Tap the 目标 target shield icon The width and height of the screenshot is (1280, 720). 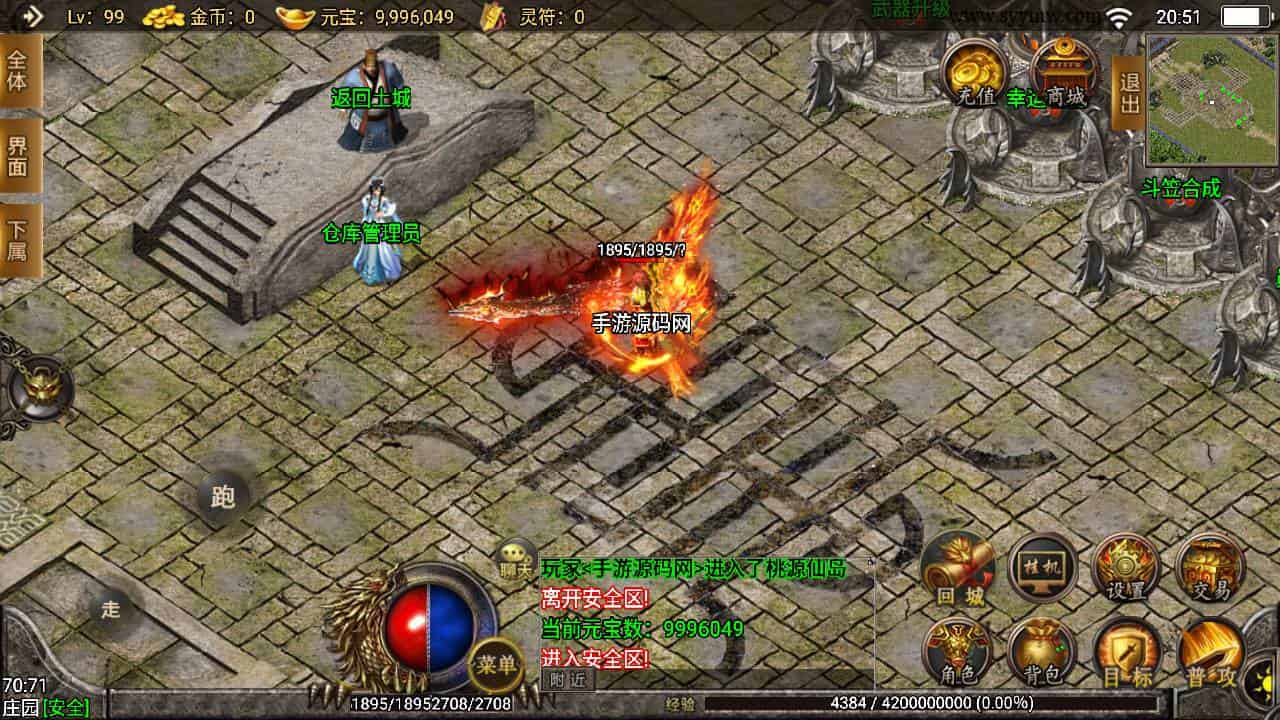pos(1126,654)
